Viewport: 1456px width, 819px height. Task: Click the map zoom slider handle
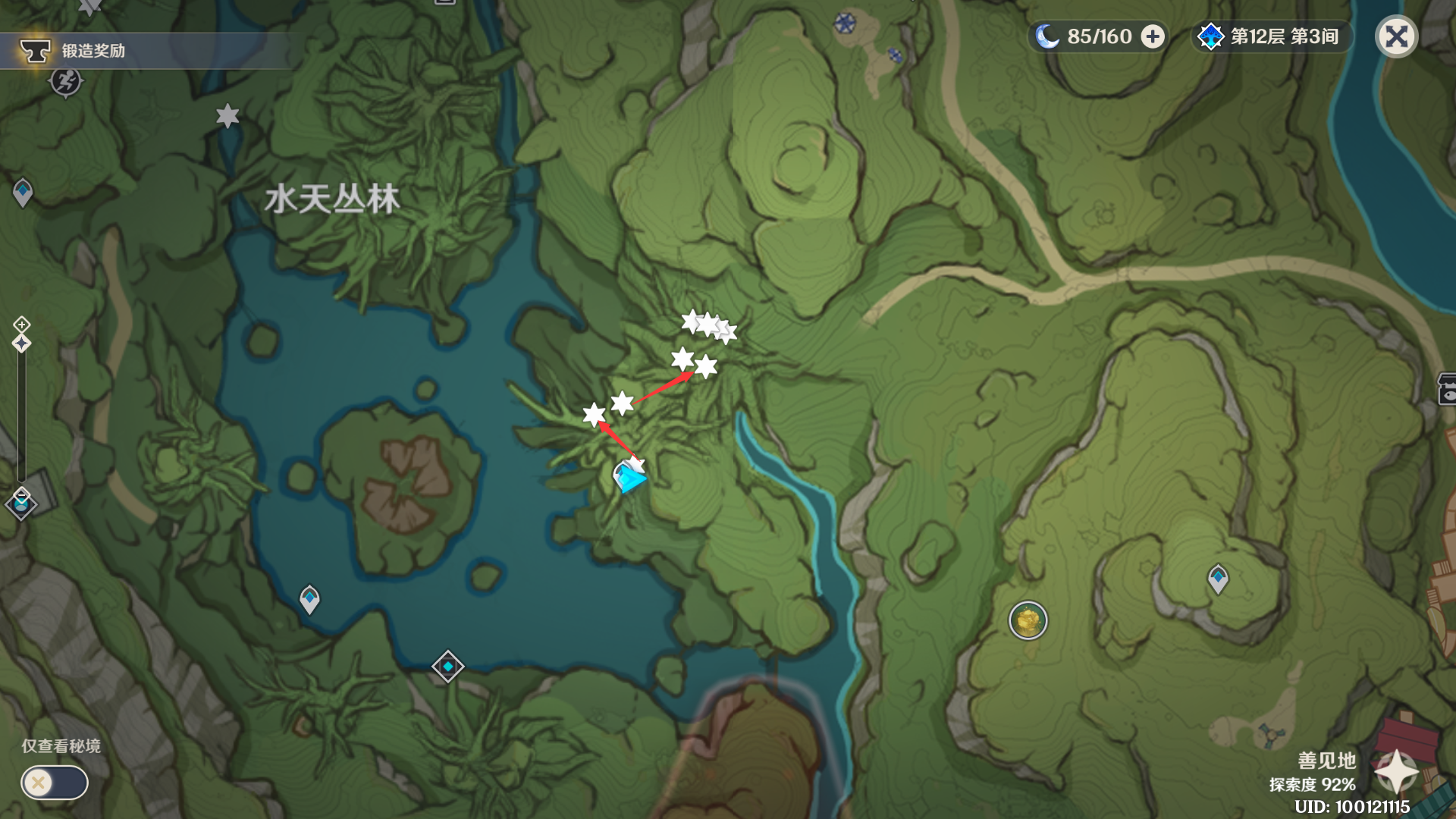(x=21, y=344)
